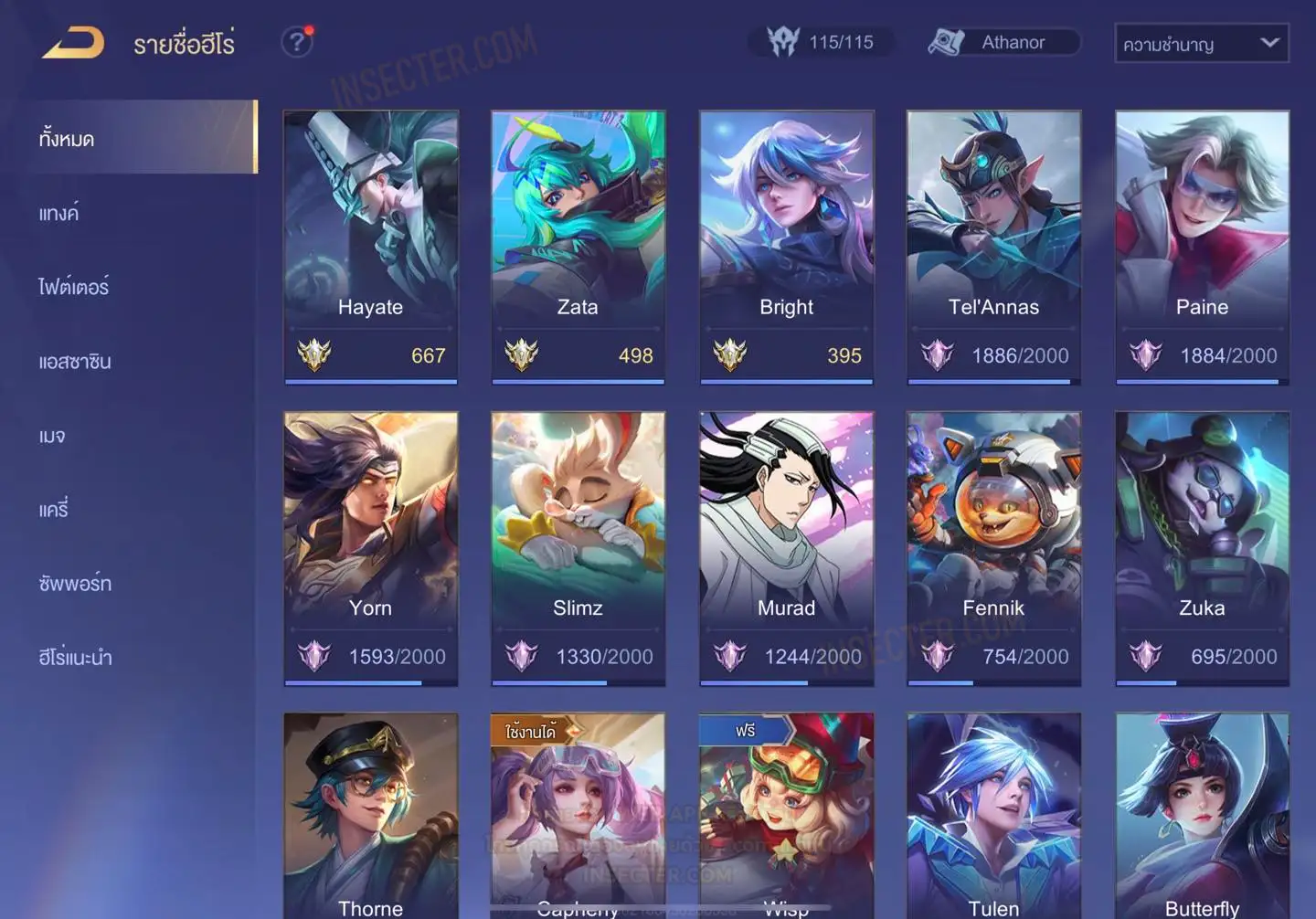Switch to the Fighter (ไฟต์เตอร์) category
This screenshot has height=919, width=1316.
point(74,287)
